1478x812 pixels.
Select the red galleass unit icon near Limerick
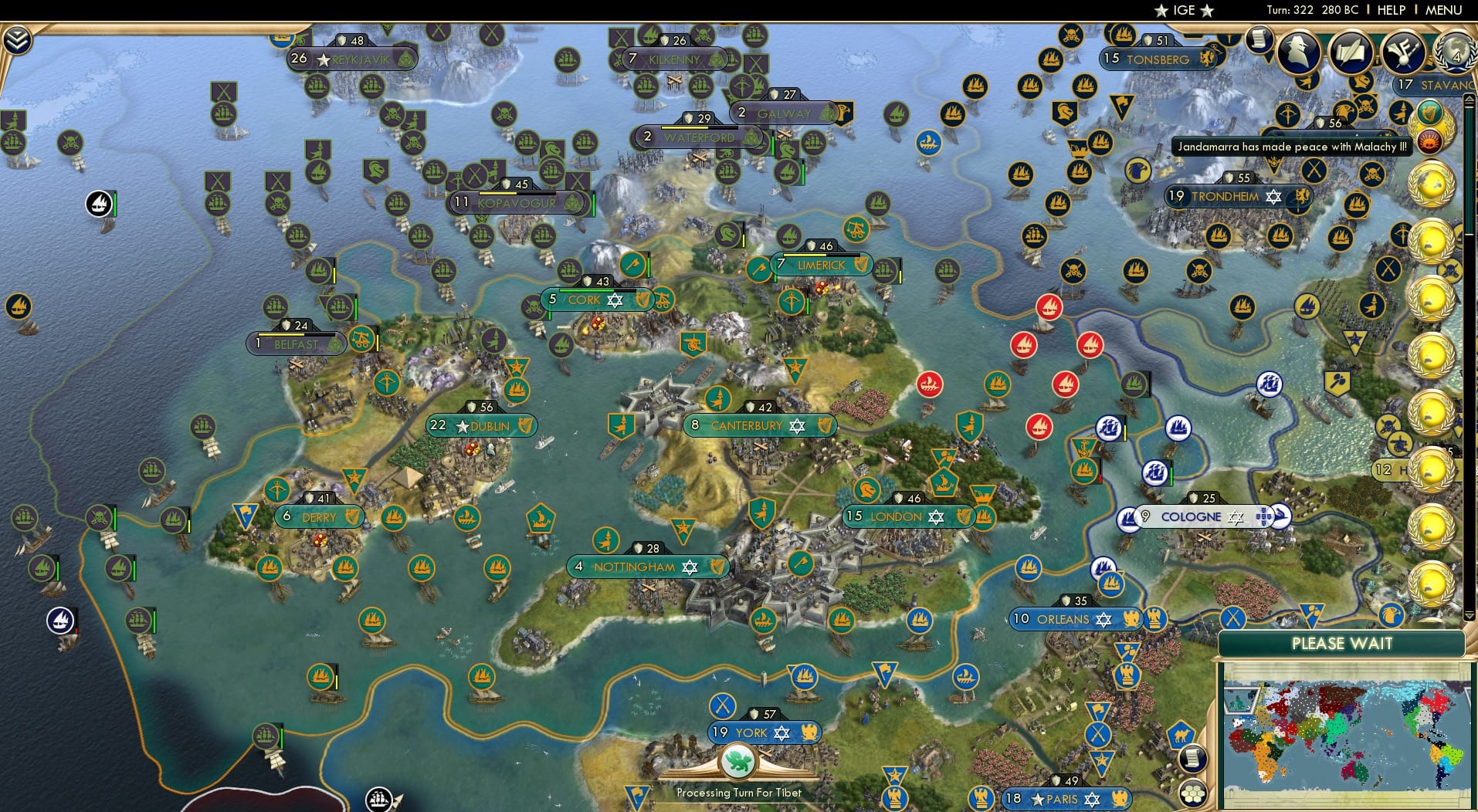click(1048, 307)
